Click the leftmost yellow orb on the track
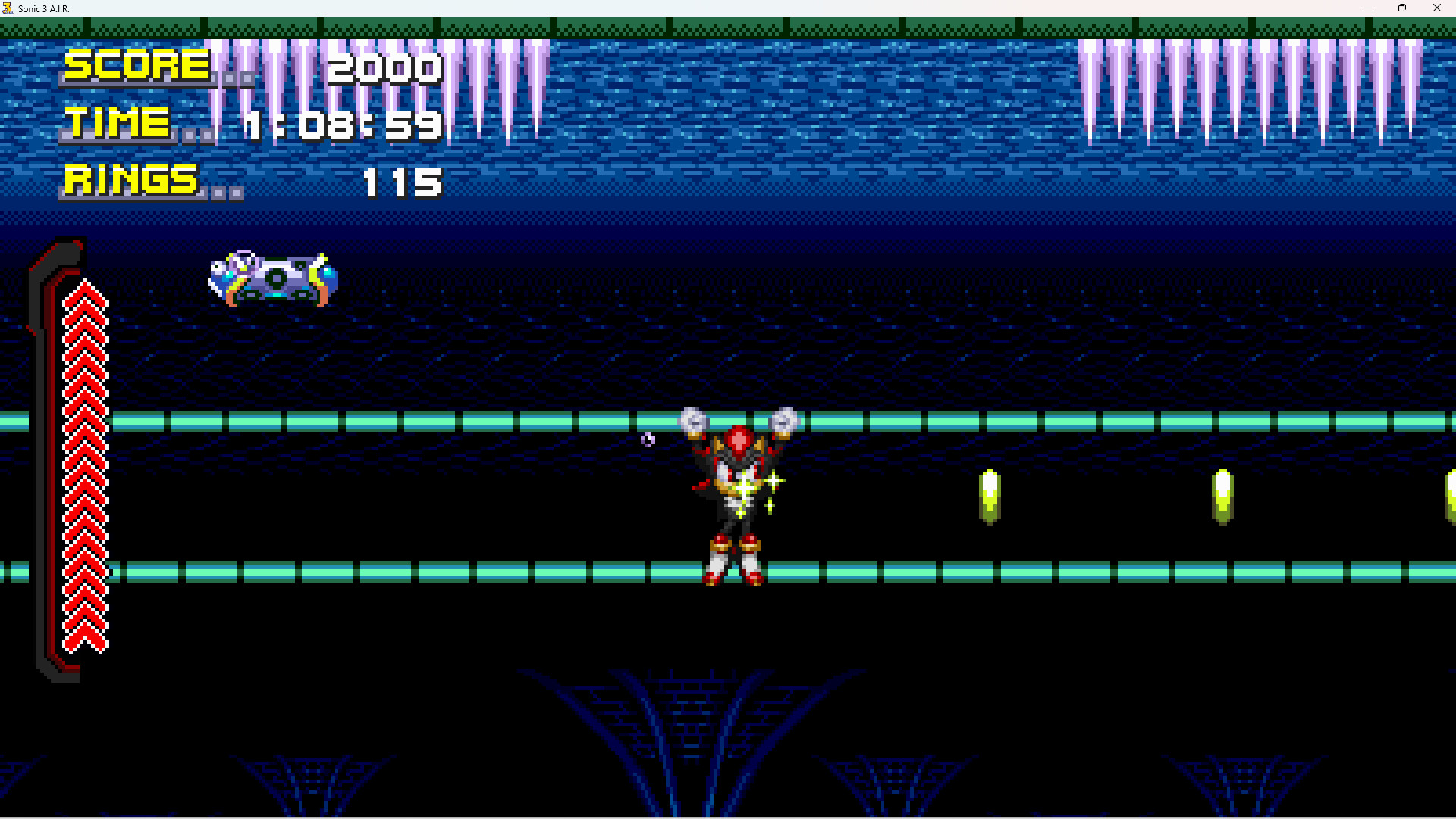 pos(991,497)
